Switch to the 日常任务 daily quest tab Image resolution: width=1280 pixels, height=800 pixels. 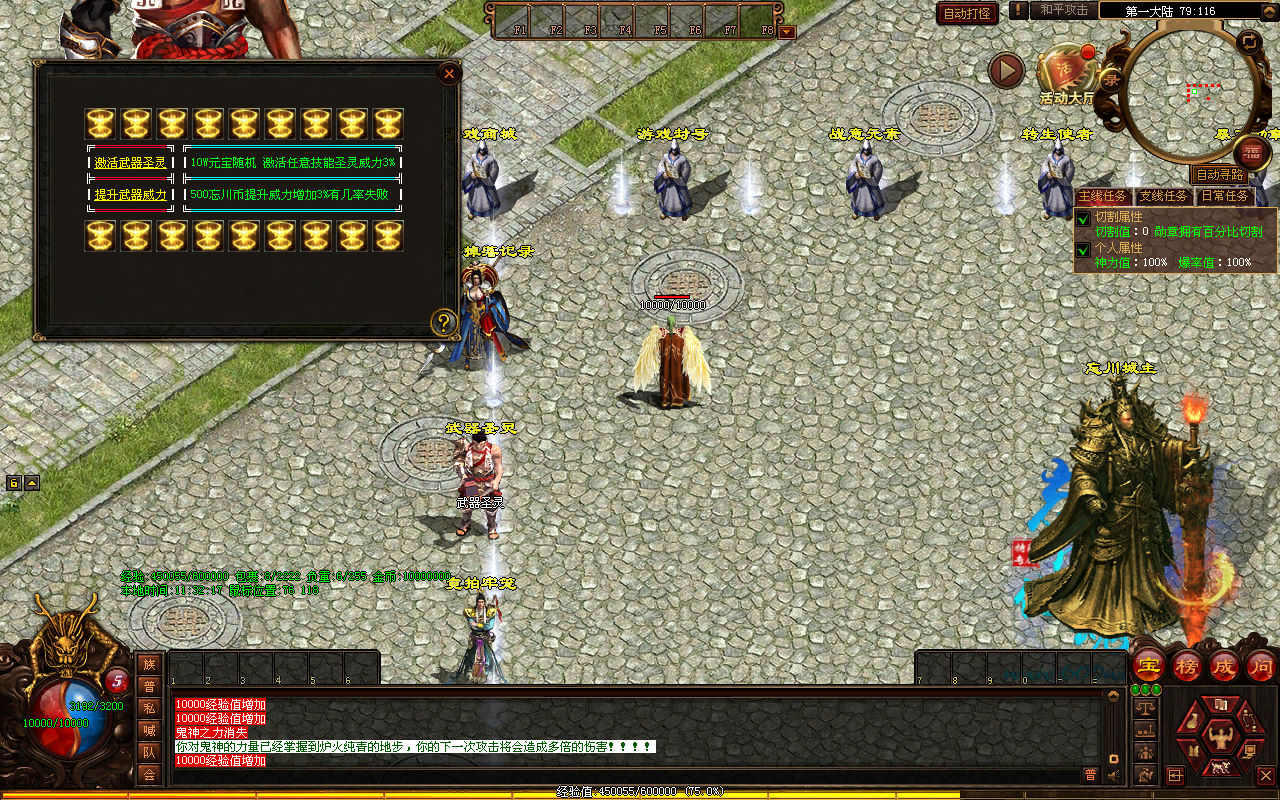(1225, 196)
